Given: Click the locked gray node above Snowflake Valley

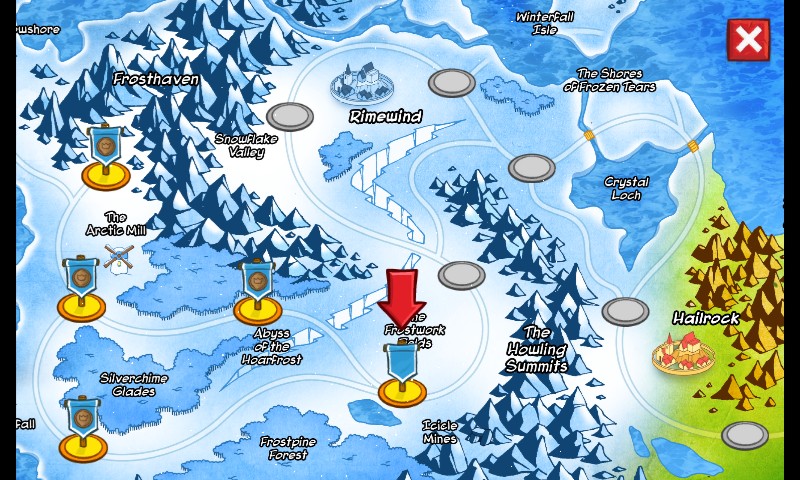Looking at the screenshot, I should pyautogui.click(x=290, y=117).
